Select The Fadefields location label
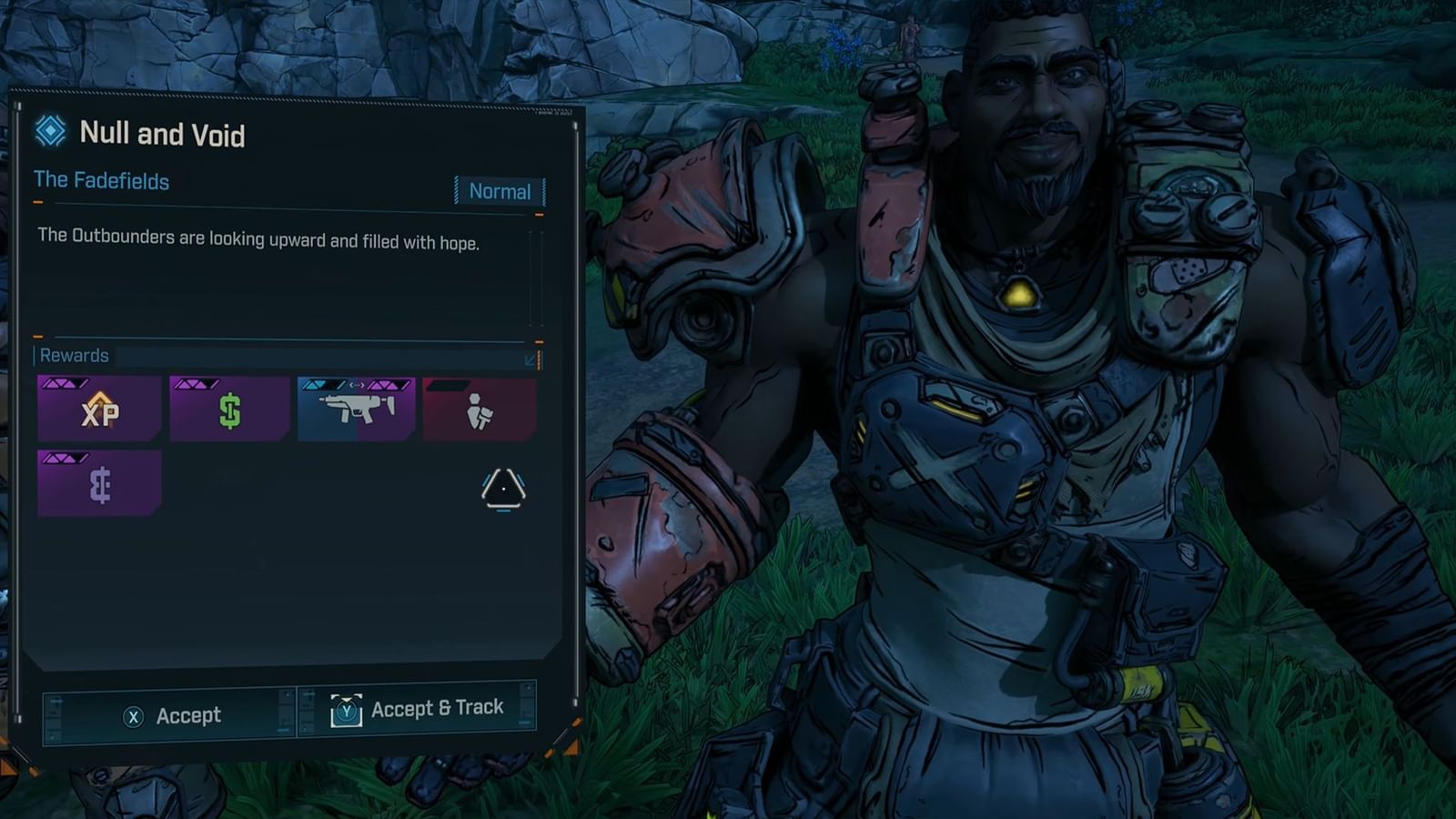Image resolution: width=1456 pixels, height=819 pixels. pos(99,181)
